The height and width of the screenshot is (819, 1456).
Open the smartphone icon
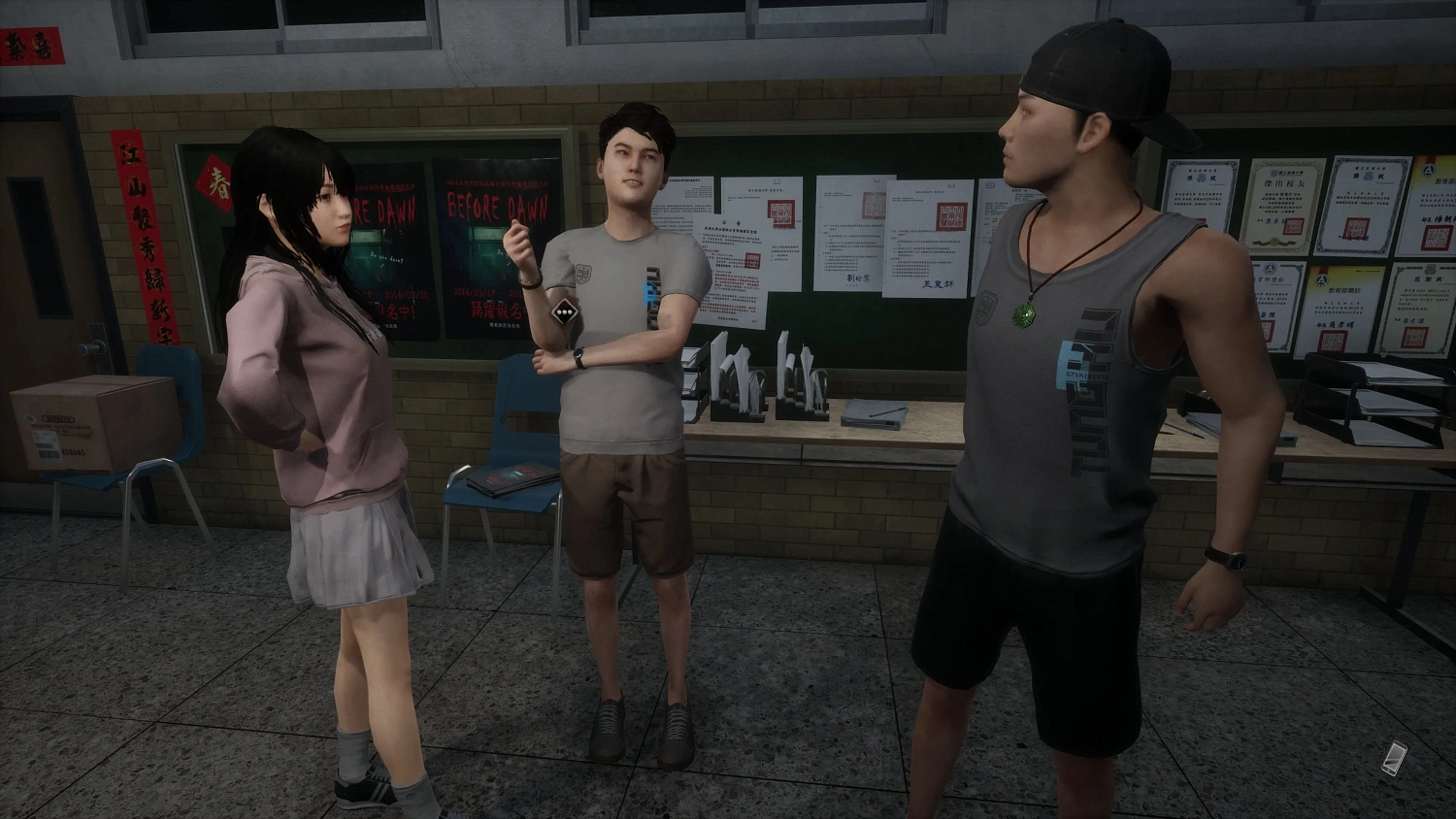click(1397, 757)
